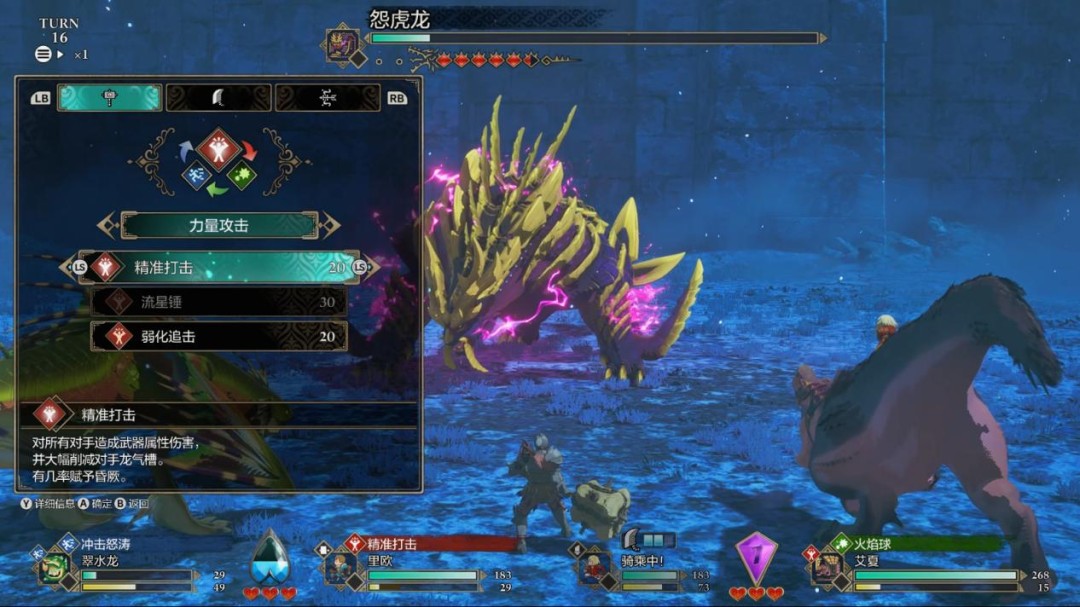Select 艾夏 party portrait

[825, 567]
